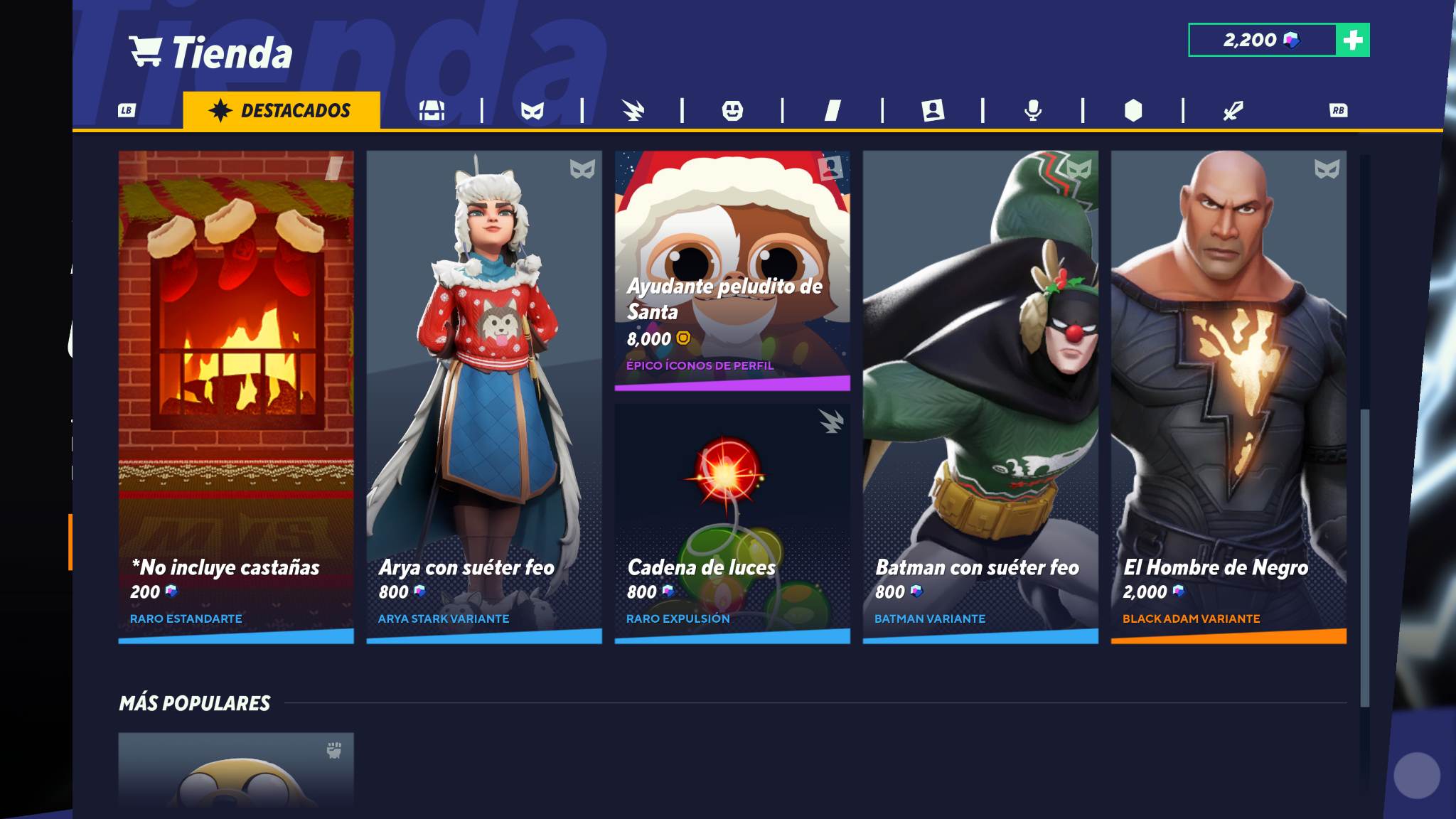Switch to the hexagon category tab
Image resolution: width=1456 pixels, height=819 pixels.
(x=1133, y=110)
